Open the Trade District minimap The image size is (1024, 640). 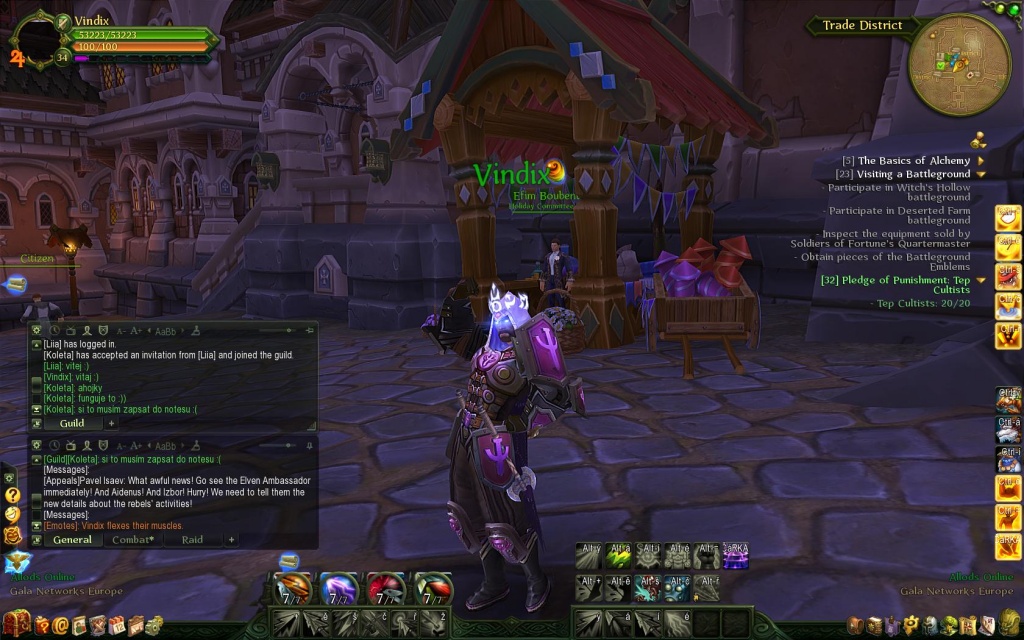pyautogui.click(x=958, y=64)
